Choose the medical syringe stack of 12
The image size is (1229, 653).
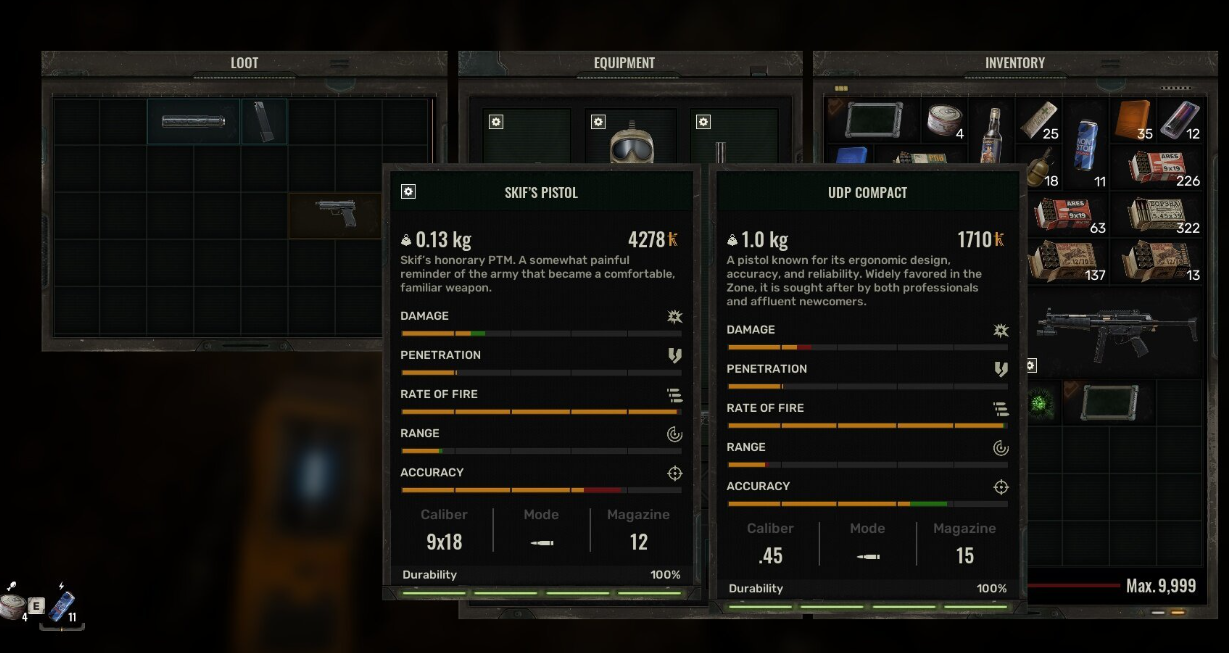(x=1180, y=119)
